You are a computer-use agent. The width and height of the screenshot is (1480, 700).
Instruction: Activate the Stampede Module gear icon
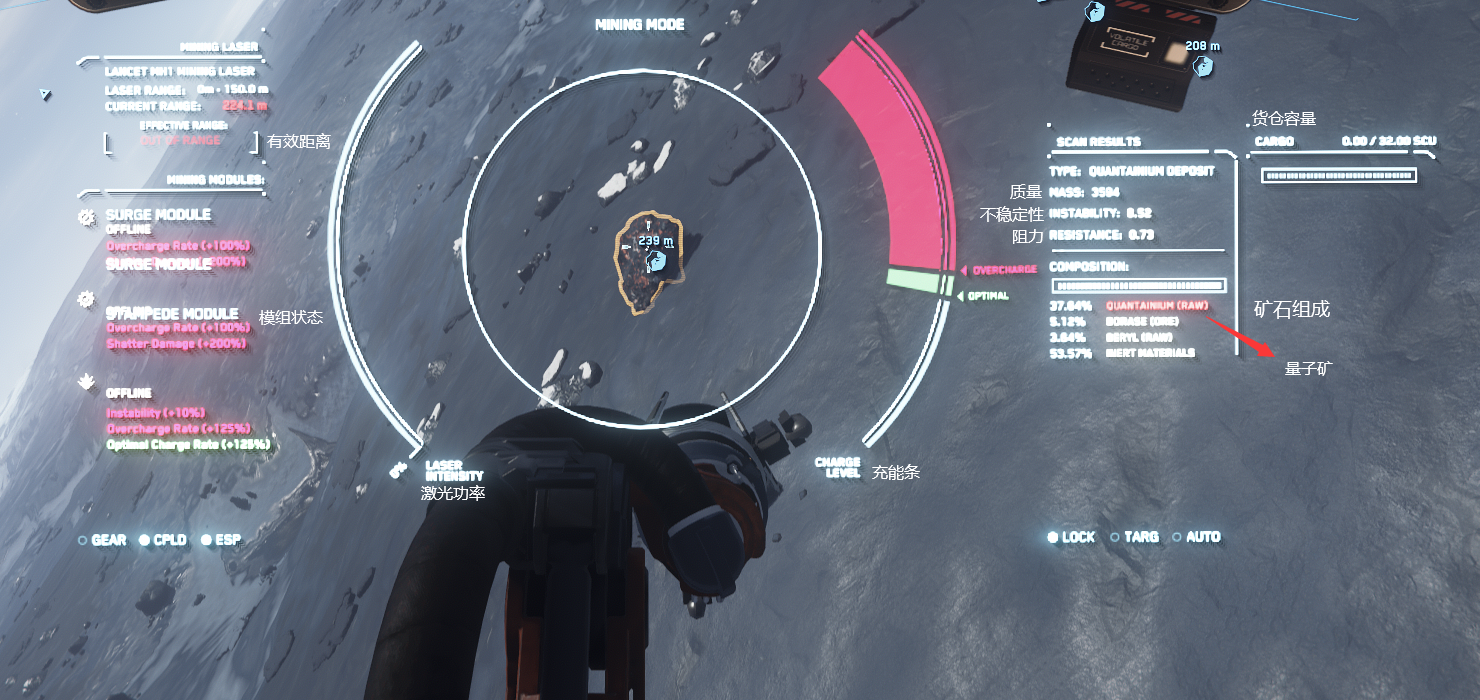pos(87,299)
